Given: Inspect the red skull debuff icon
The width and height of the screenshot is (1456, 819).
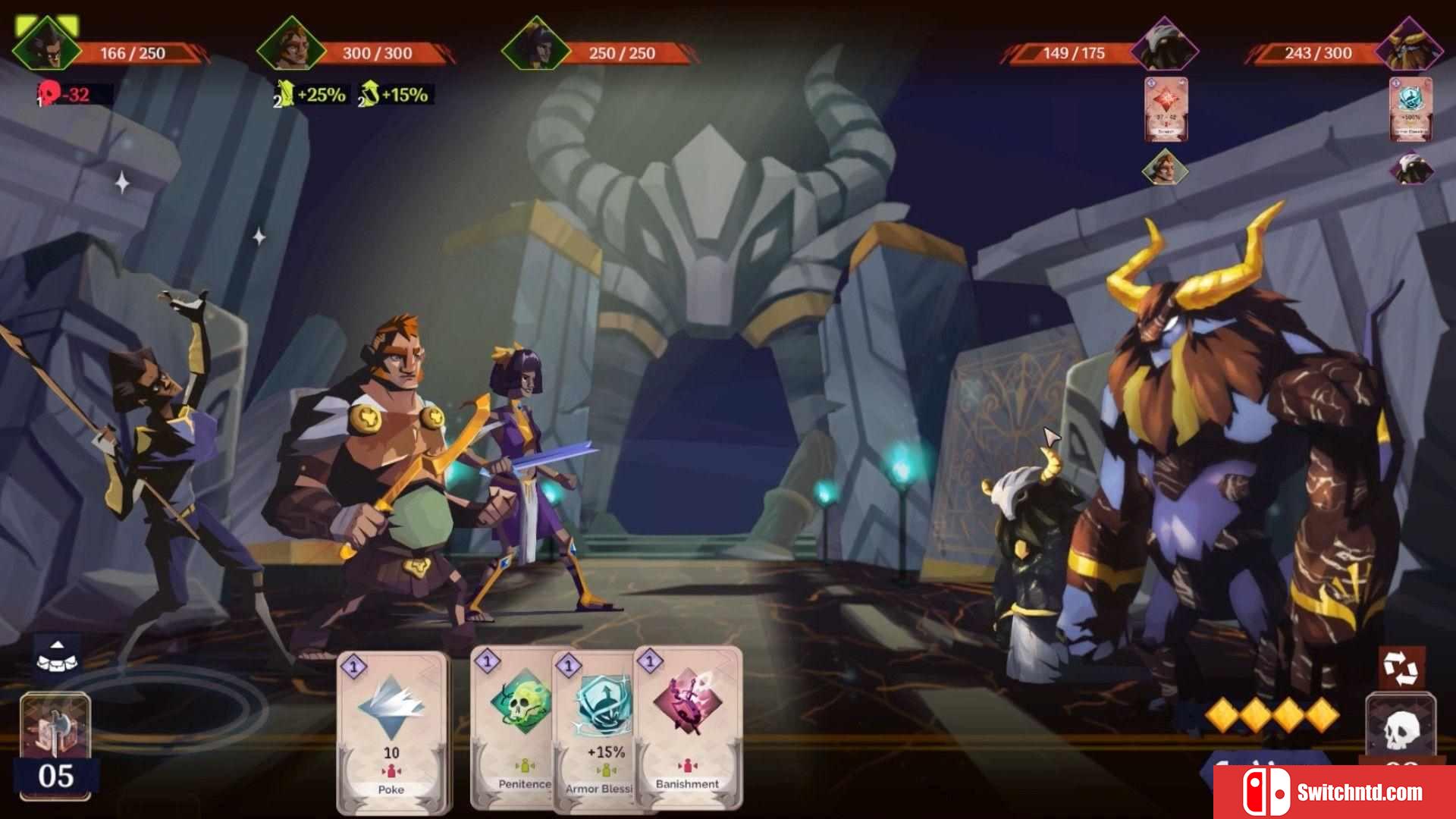Looking at the screenshot, I should (50, 95).
